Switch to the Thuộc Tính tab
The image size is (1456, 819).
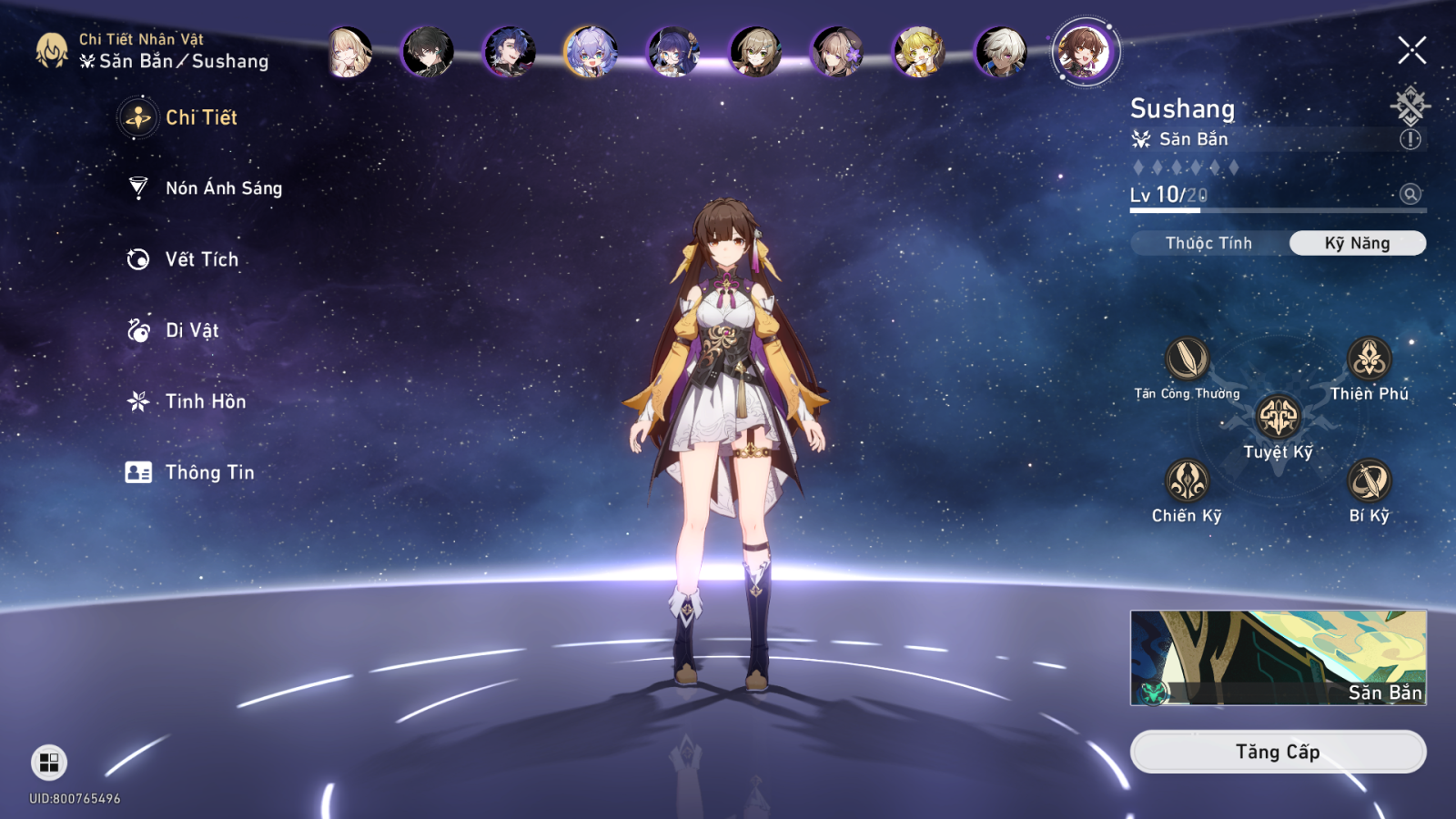point(1208,243)
